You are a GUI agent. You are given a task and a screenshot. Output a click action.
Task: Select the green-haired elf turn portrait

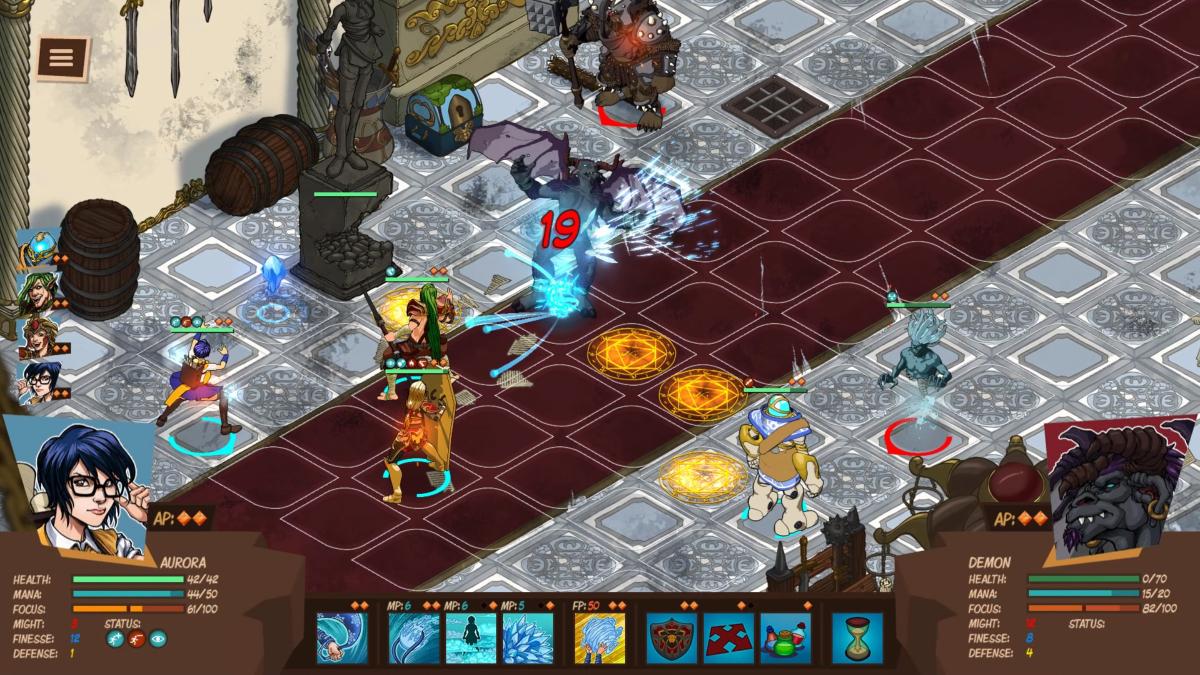click(x=36, y=292)
